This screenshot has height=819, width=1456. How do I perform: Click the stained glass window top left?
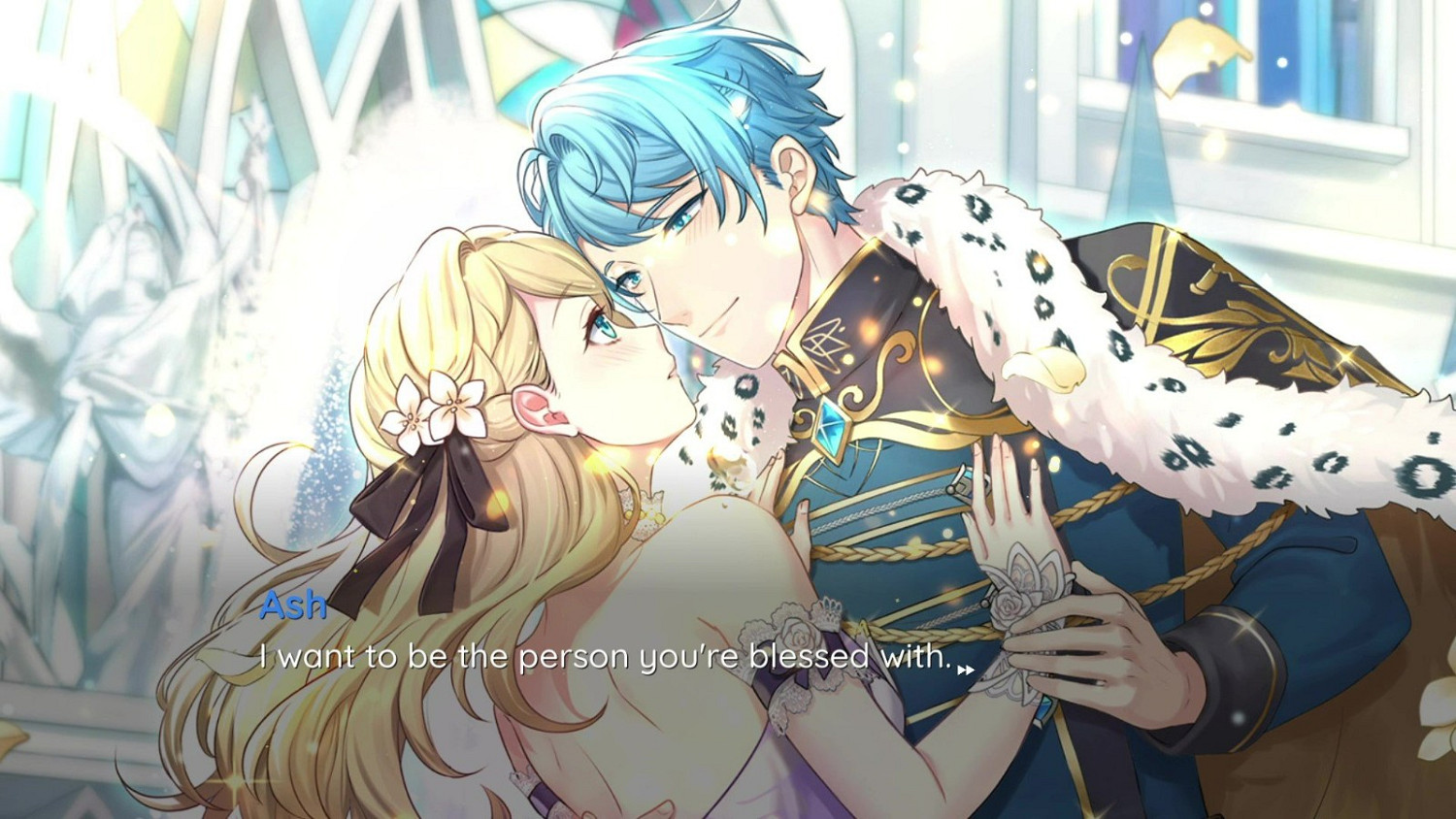(x=146, y=58)
